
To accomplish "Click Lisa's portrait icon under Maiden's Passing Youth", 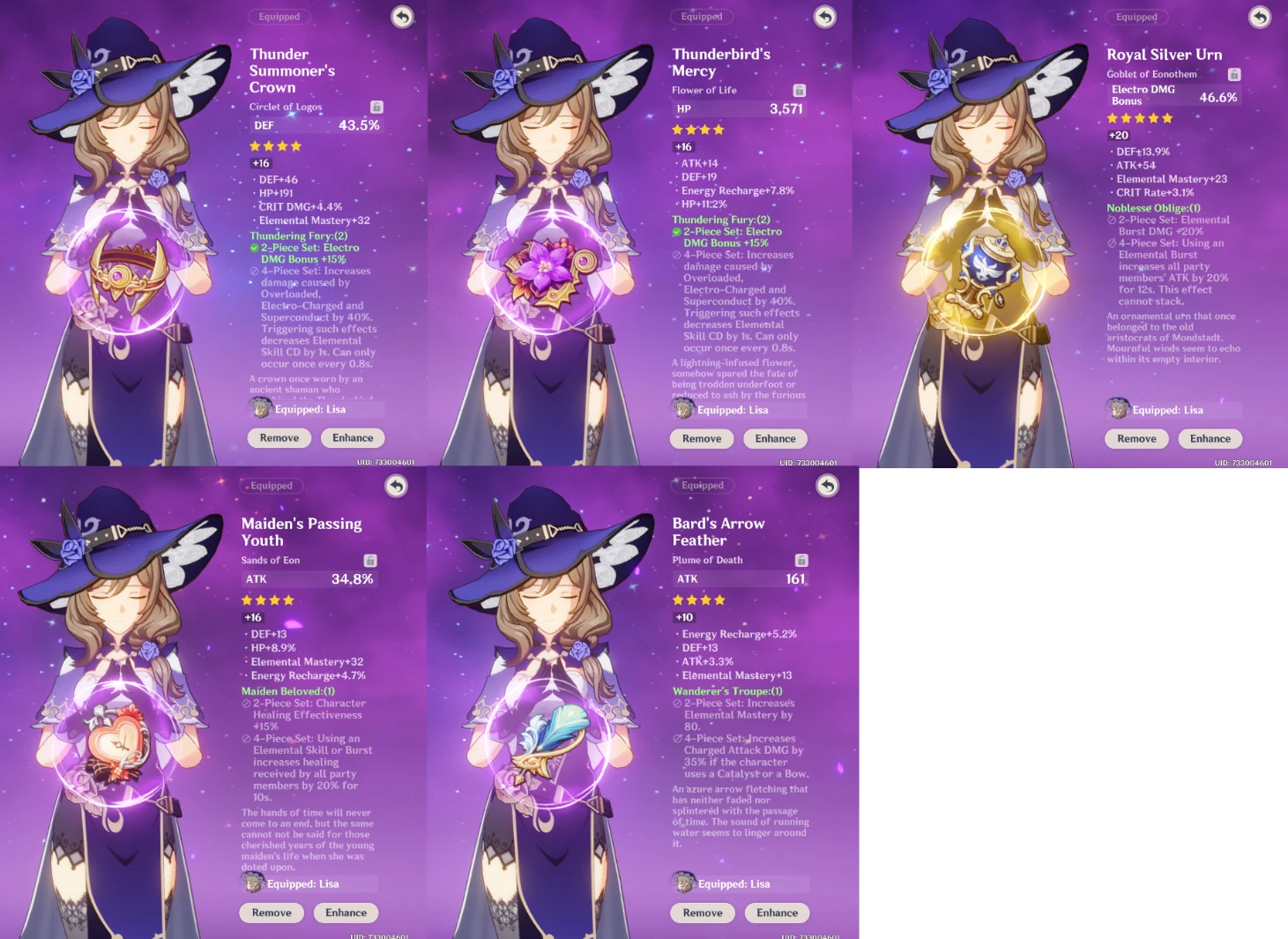I will 253,883.
